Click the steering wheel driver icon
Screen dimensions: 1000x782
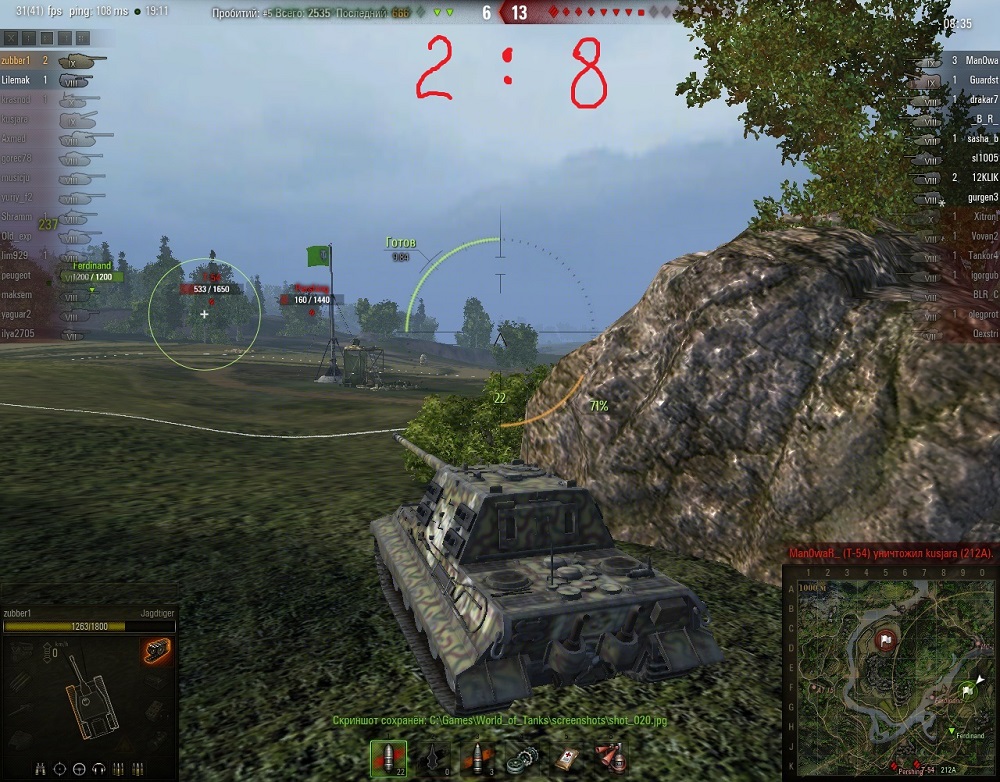click(79, 769)
